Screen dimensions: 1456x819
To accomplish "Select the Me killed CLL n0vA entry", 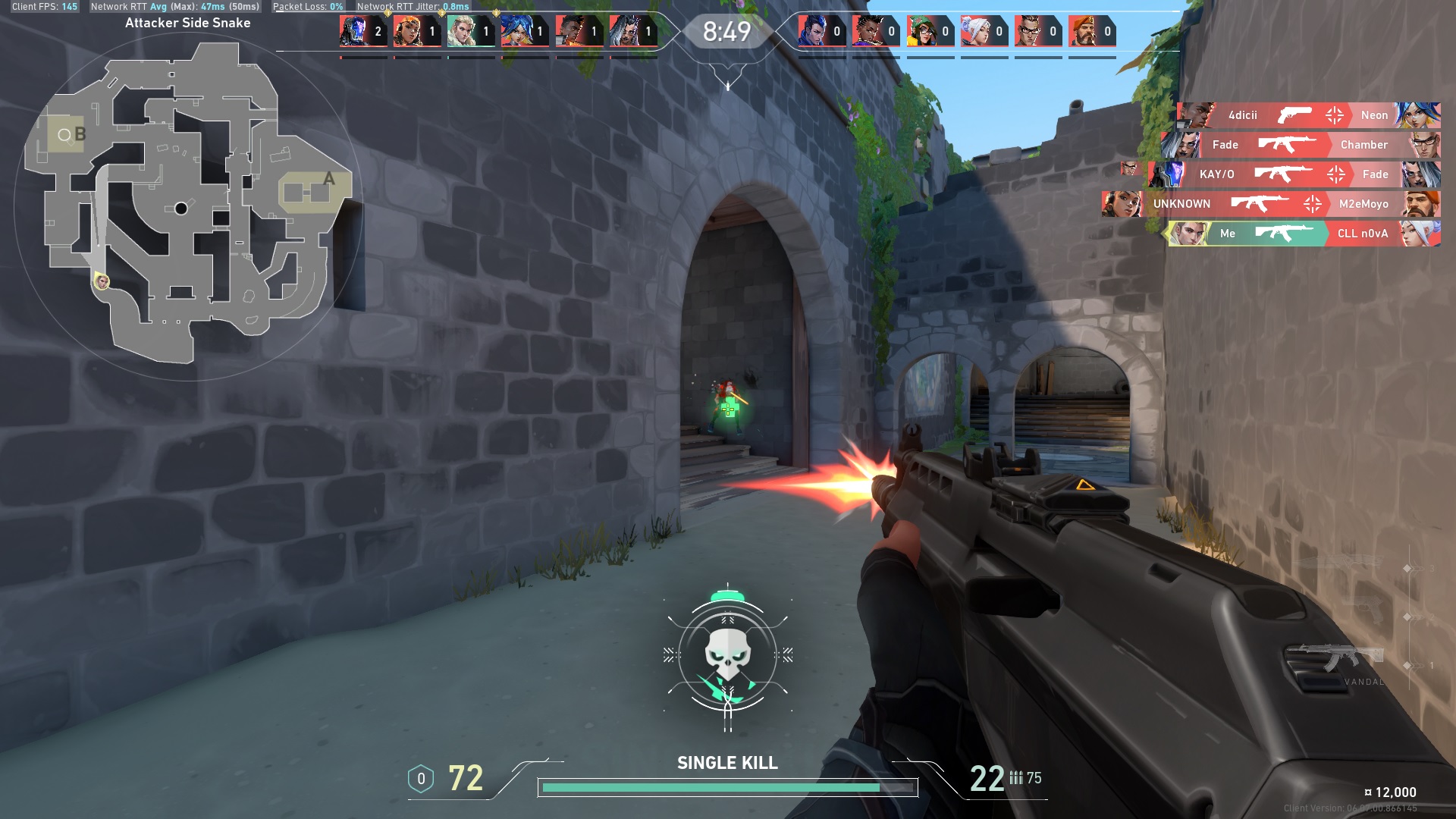I will (1303, 234).
